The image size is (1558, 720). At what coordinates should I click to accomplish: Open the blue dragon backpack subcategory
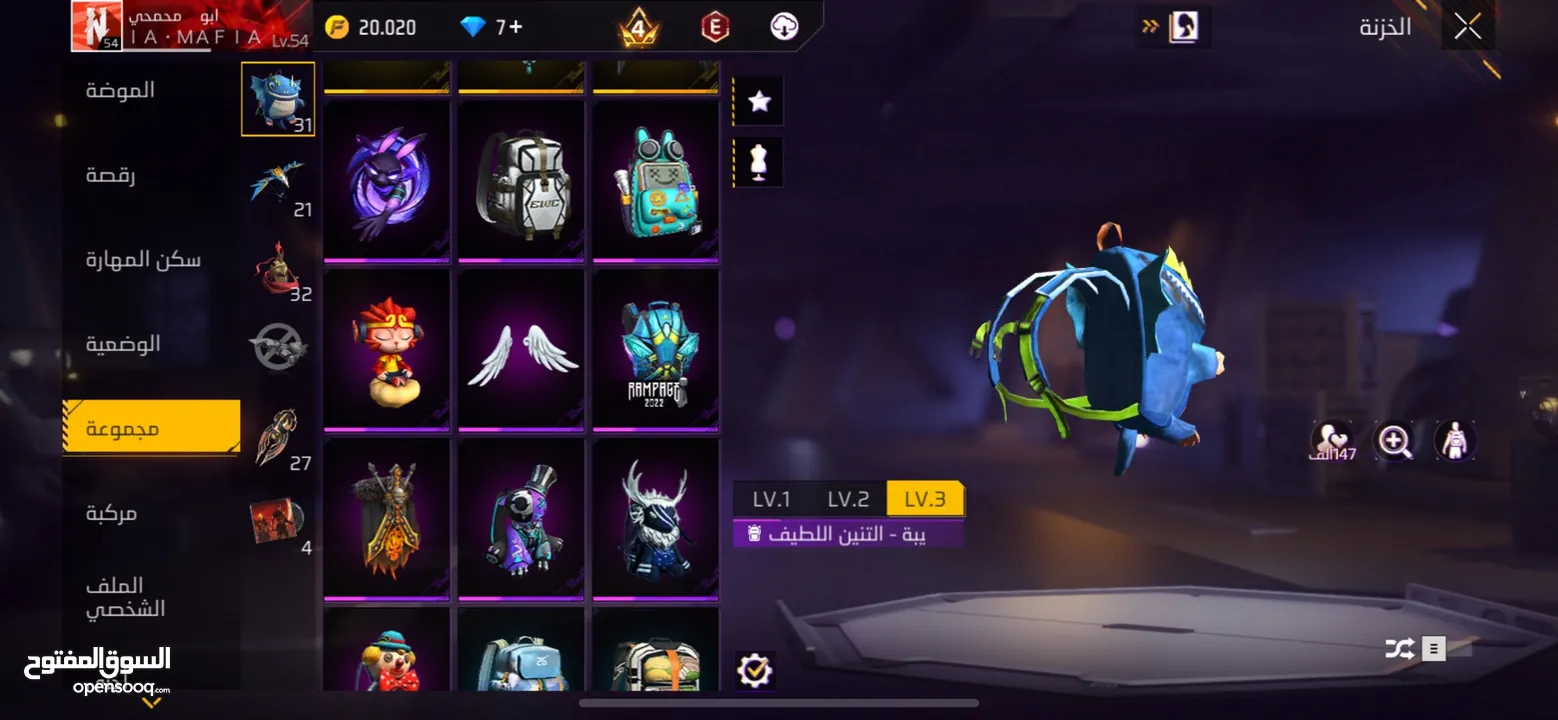pos(278,99)
